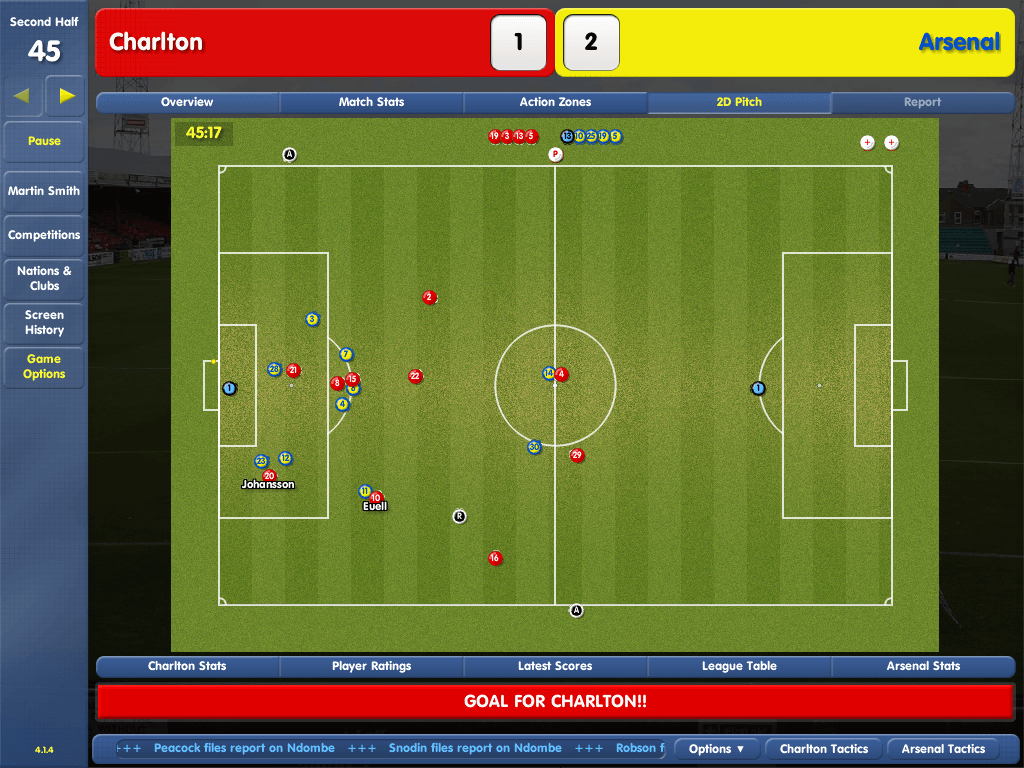
Task: Open the Action Zones tab
Action: [x=555, y=102]
